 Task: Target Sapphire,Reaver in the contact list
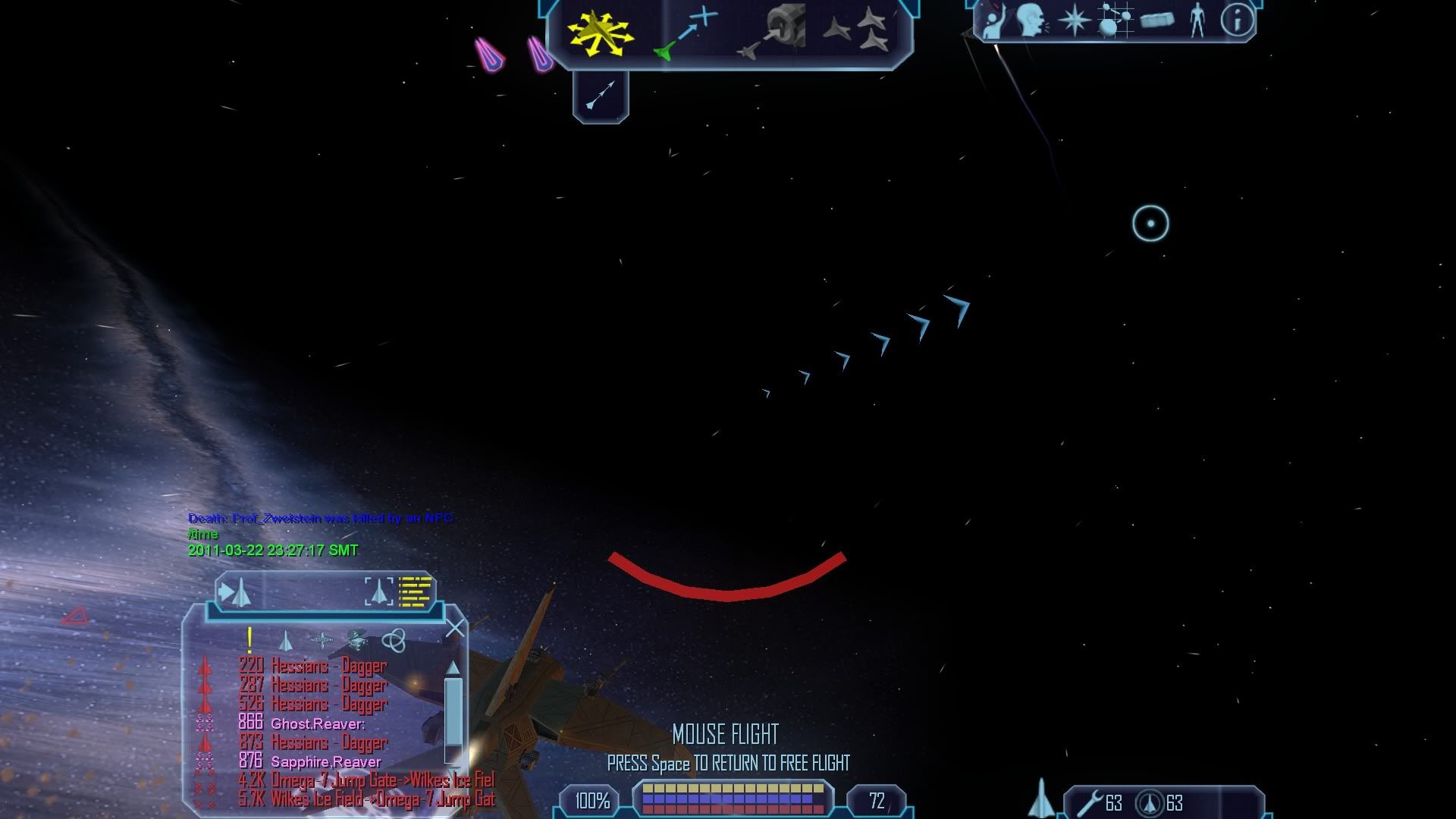(325, 761)
